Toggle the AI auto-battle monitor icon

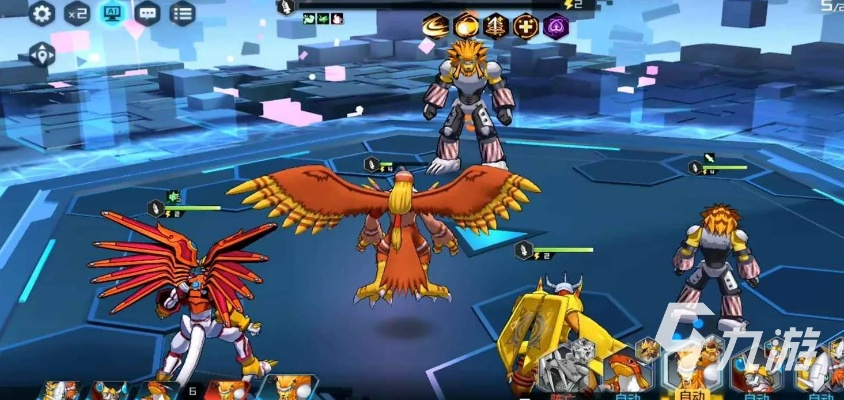pyautogui.click(x=112, y=13)
